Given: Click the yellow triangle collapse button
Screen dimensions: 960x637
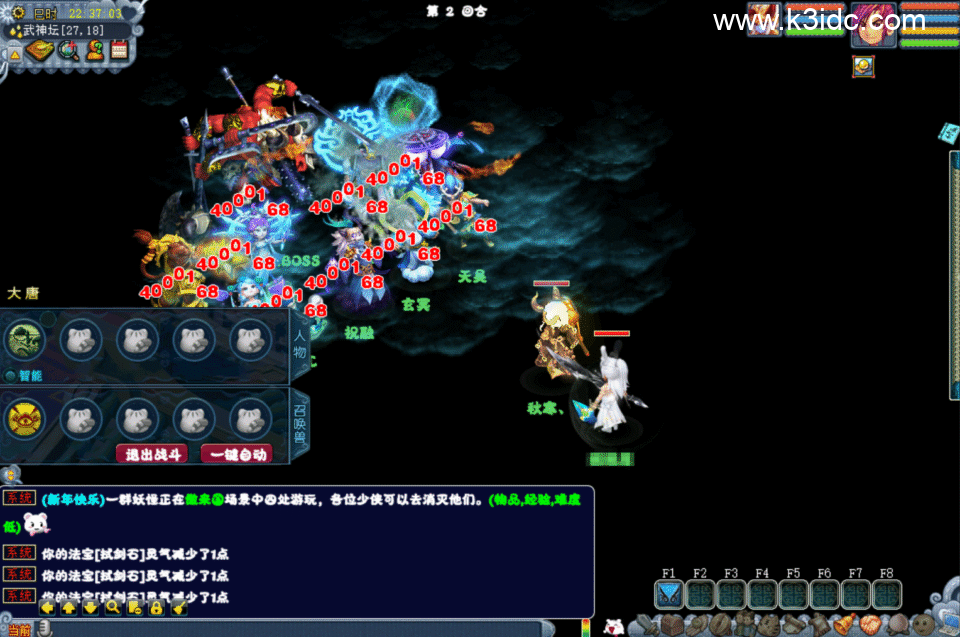Looking at the screenshot, I should click(x=14, y=54).
